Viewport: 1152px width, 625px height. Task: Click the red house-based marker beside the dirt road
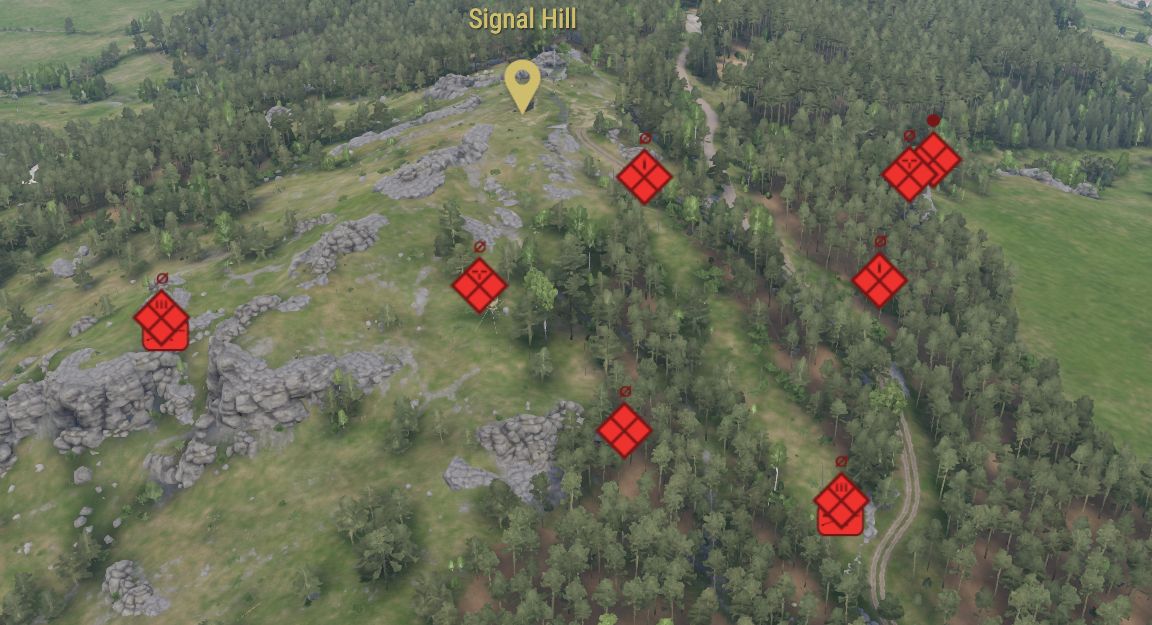pos(840,505)
